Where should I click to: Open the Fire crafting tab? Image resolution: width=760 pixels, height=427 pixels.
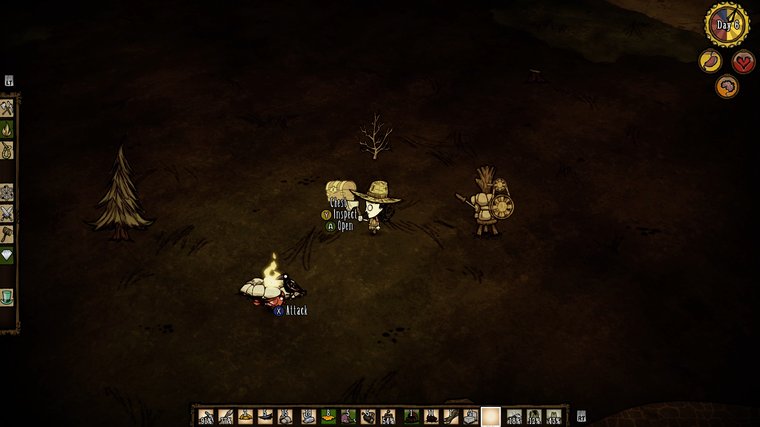7,129
